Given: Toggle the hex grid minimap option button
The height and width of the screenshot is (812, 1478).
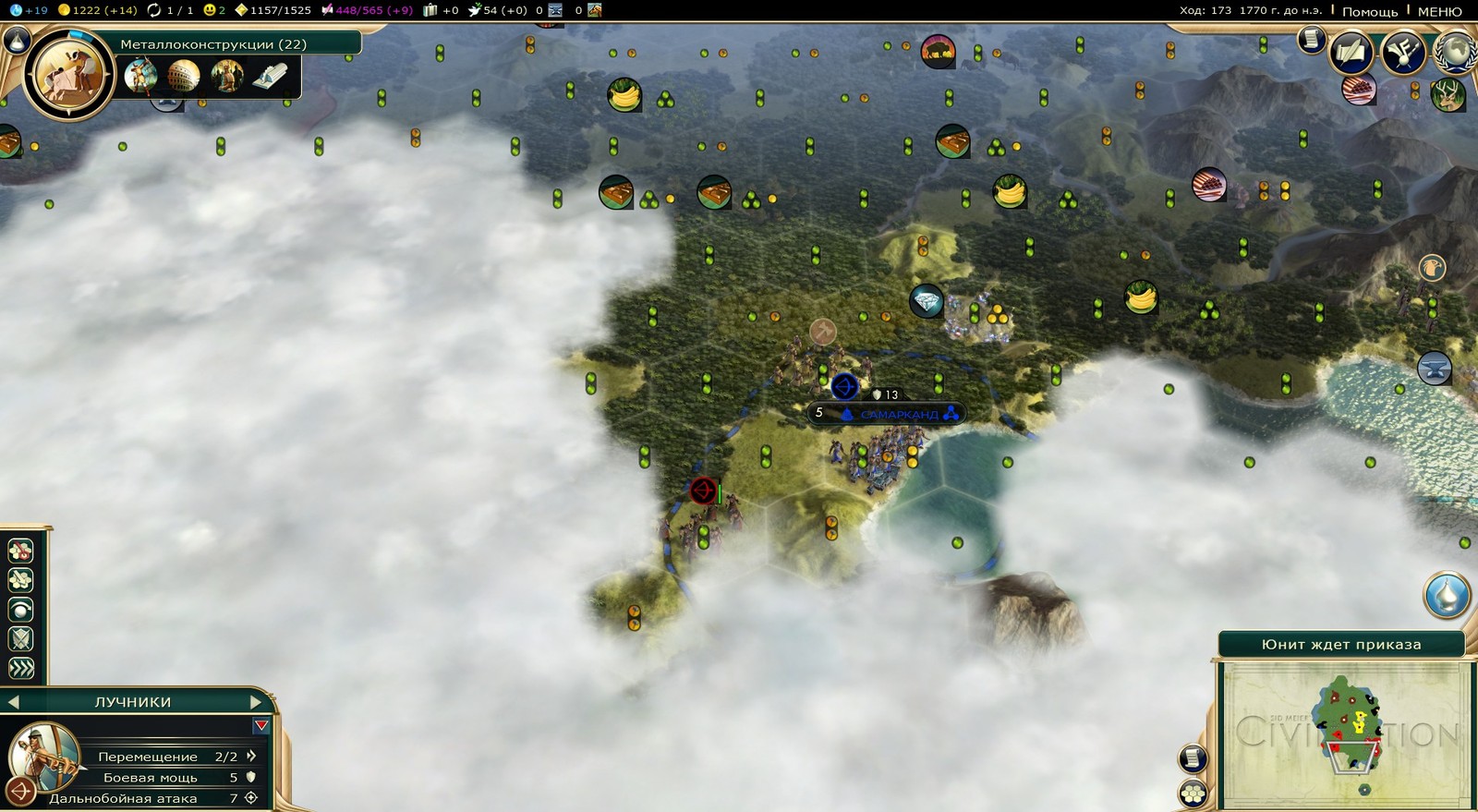Looking at the screenshot, I should click(x=1193, y=794).
